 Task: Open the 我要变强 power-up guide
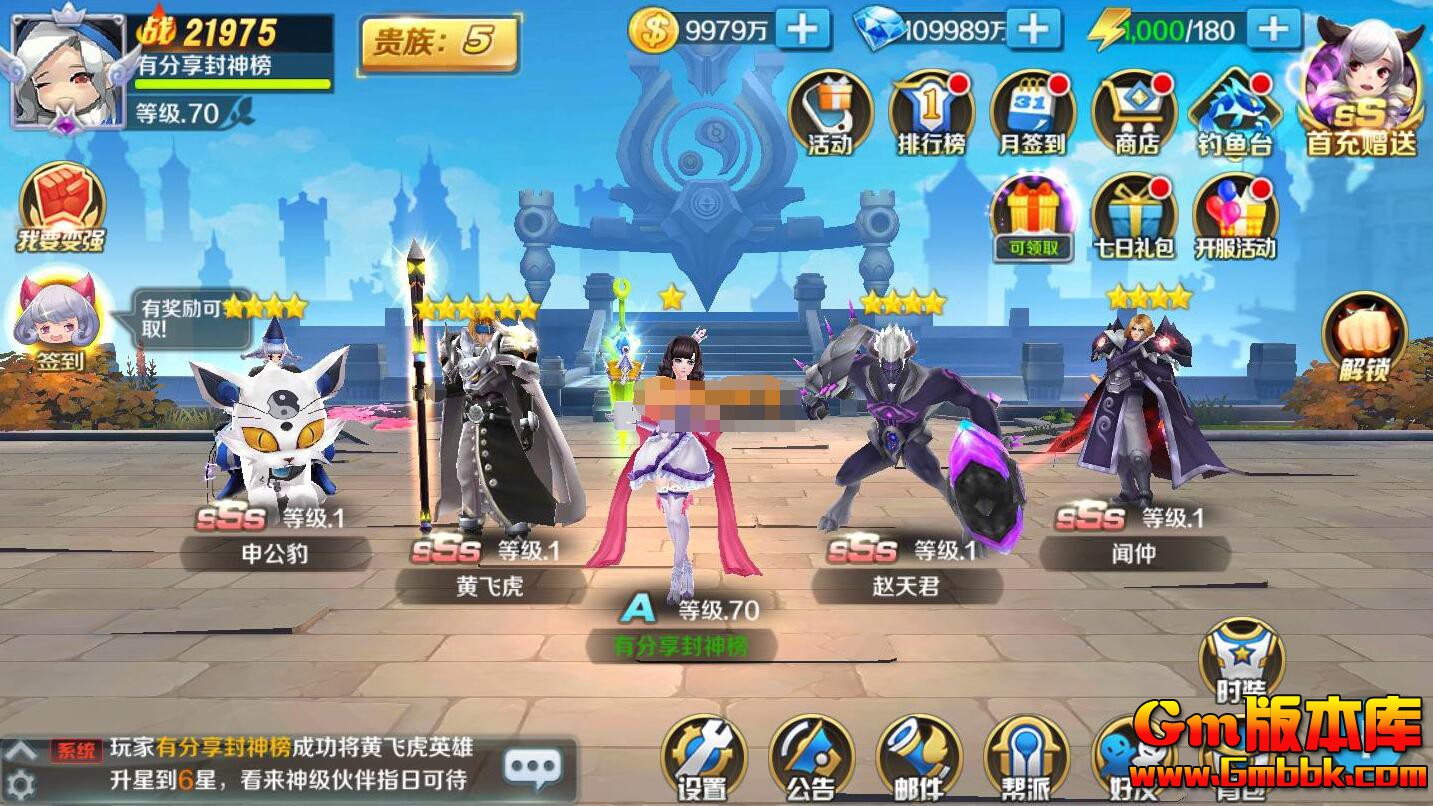tap(61, 206)
